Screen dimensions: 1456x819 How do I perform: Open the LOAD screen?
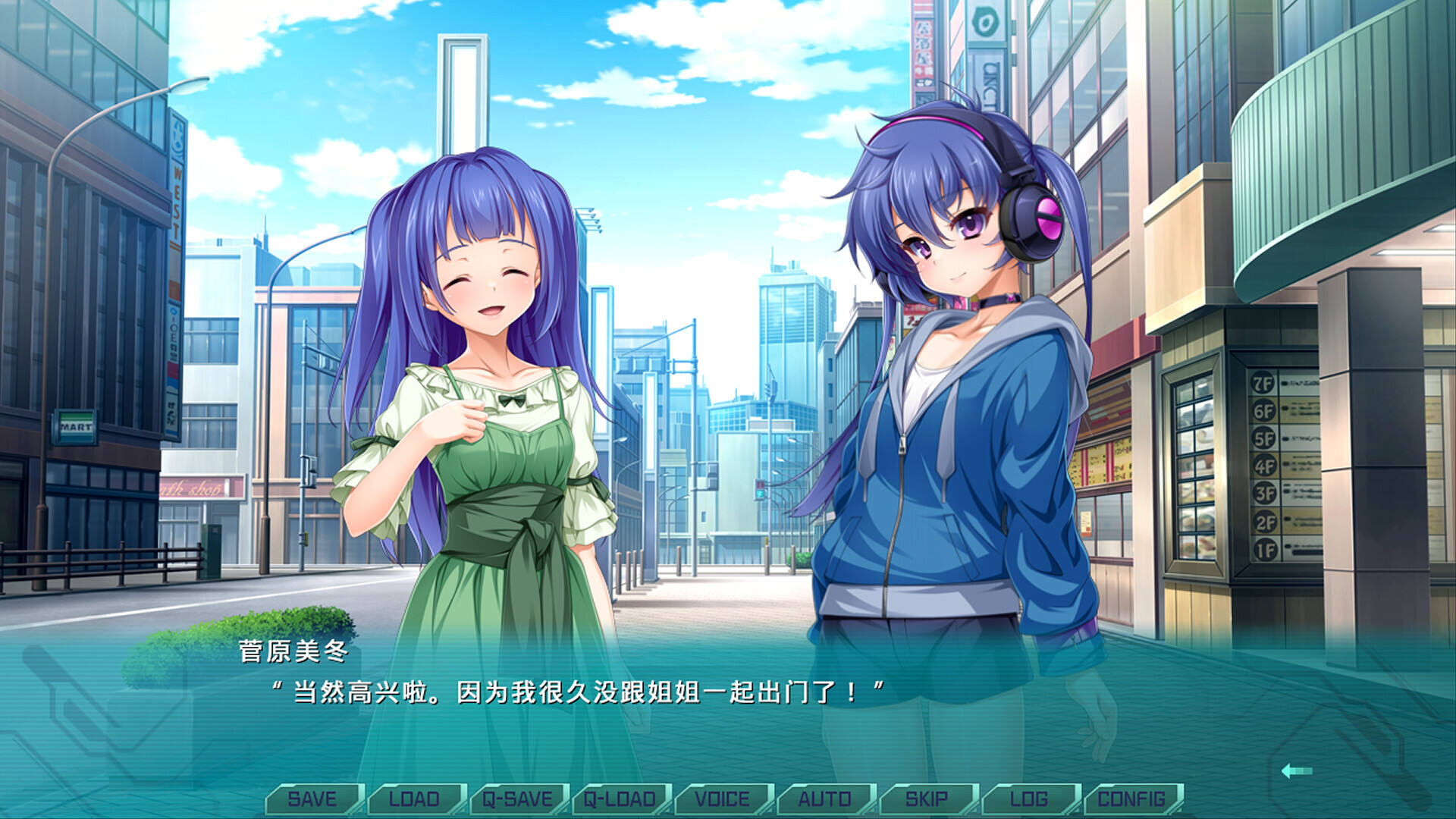click(x=414, y=798)
